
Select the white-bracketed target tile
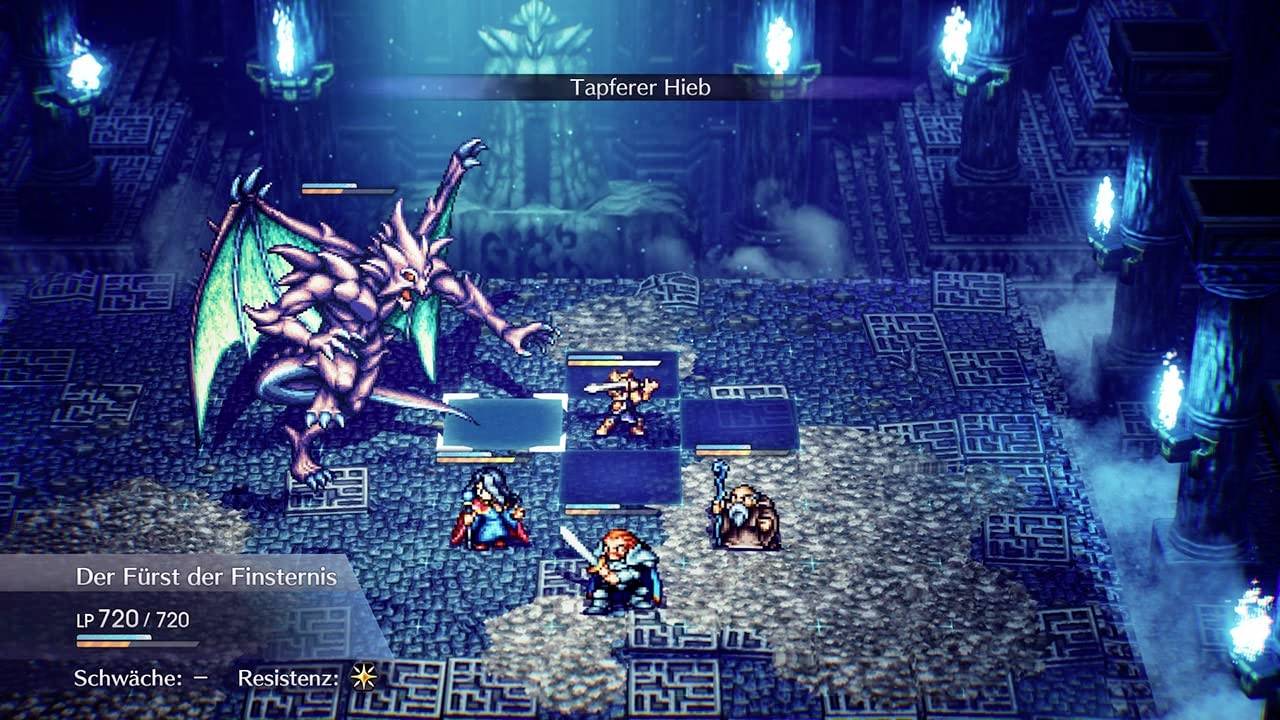[x=503, y=424]
